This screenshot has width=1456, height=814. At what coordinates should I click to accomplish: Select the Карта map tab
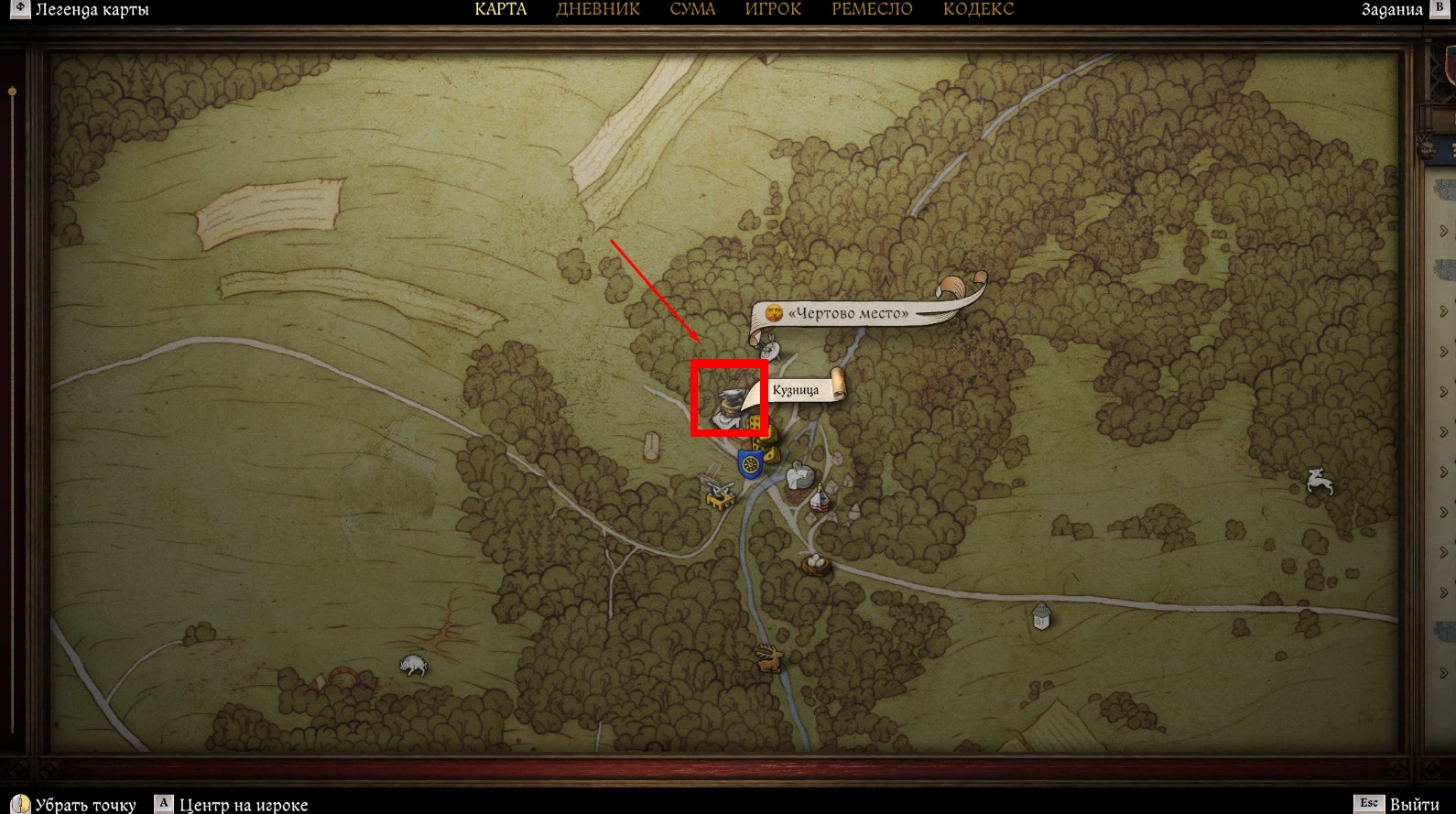point(501,10)
